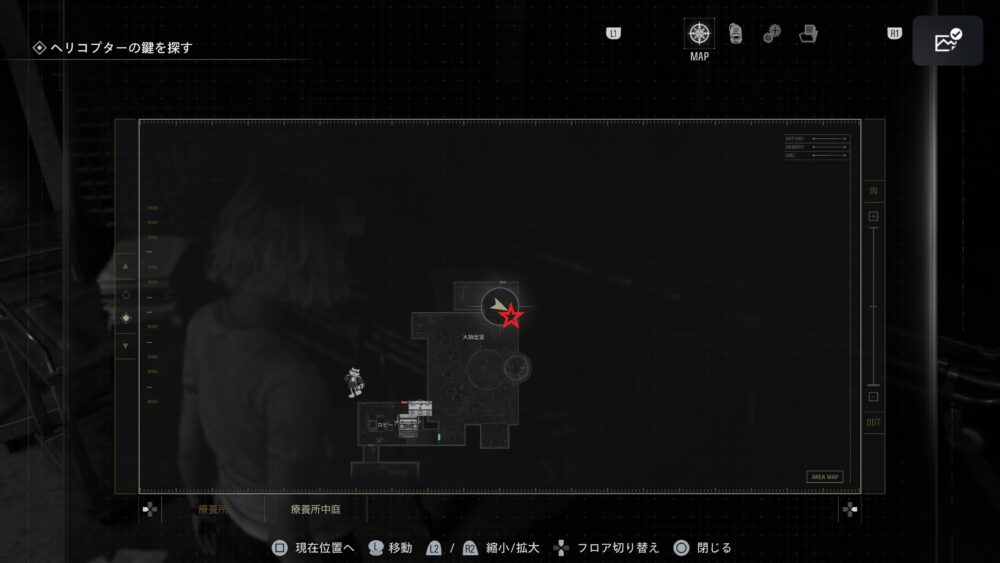Open the files folder tab
Viewport: 1000px width, 563px height.
809,34
